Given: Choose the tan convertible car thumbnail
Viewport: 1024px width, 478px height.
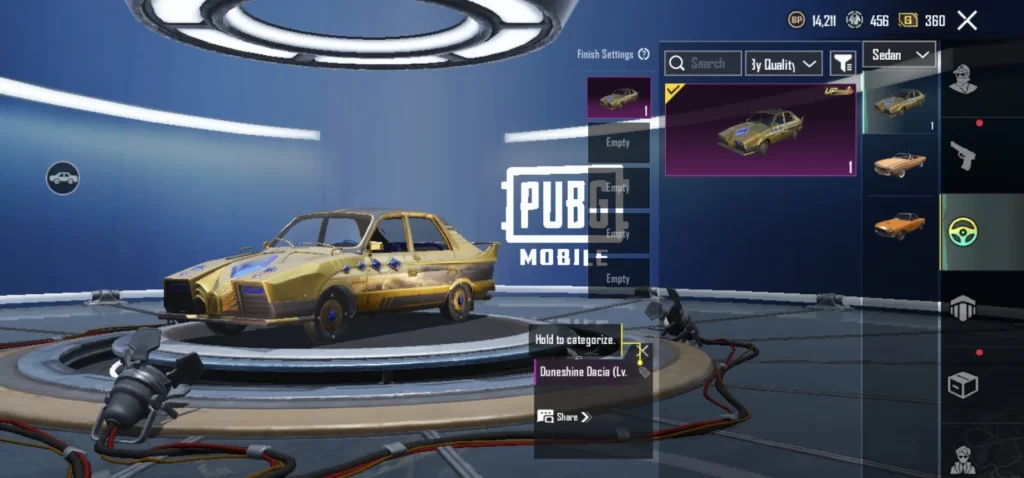Looking at the screenshot, I should tap(899, 164).
